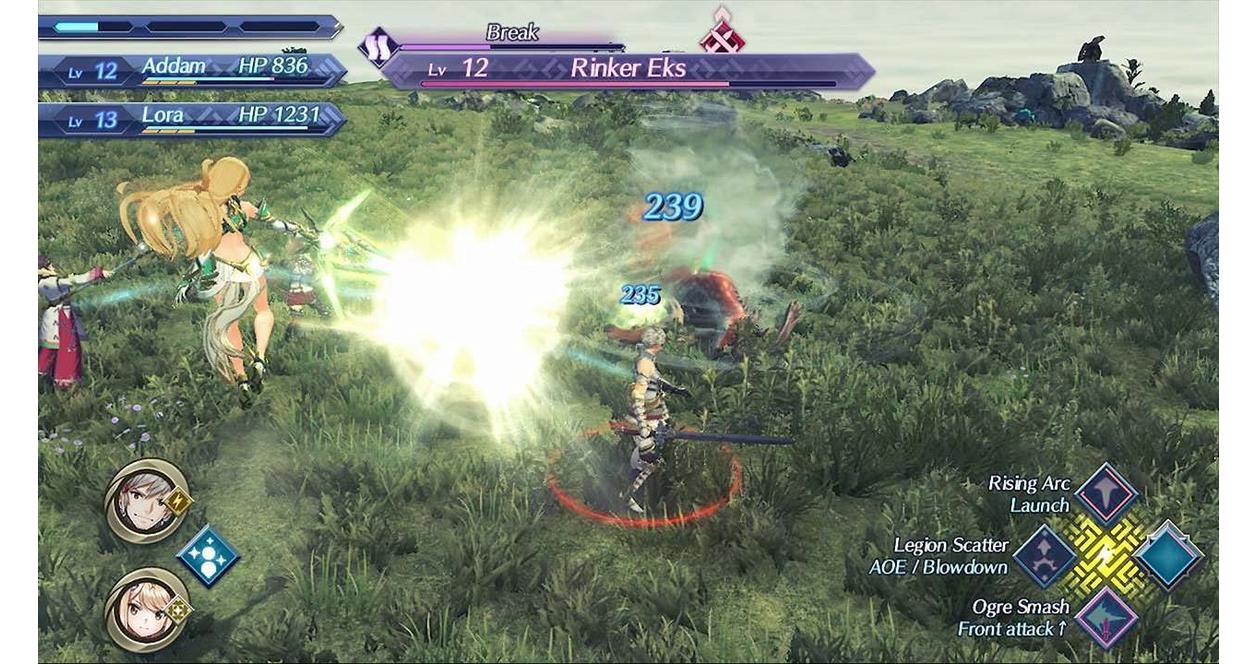The height and width of the screenshot is (664, 1256).
Task: Activate the blue three-orb diamond skill
Action: click(208, 556)
